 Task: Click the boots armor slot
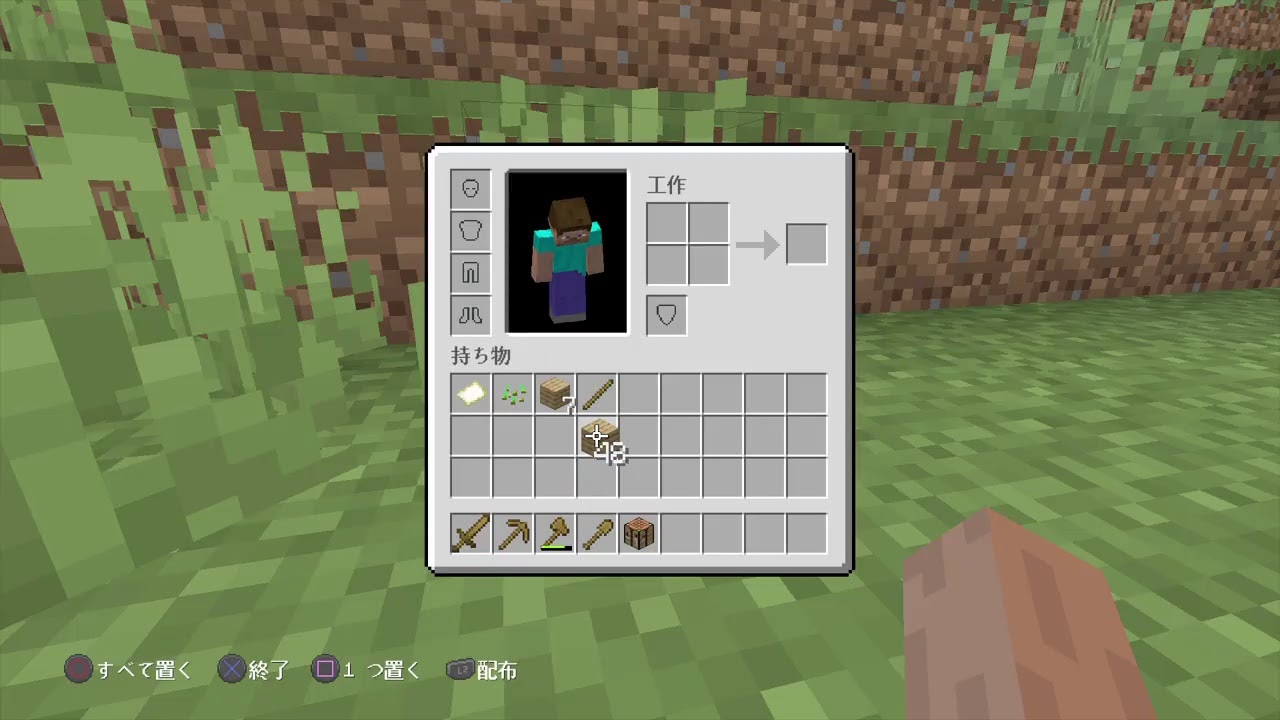[x=470, y=315]
